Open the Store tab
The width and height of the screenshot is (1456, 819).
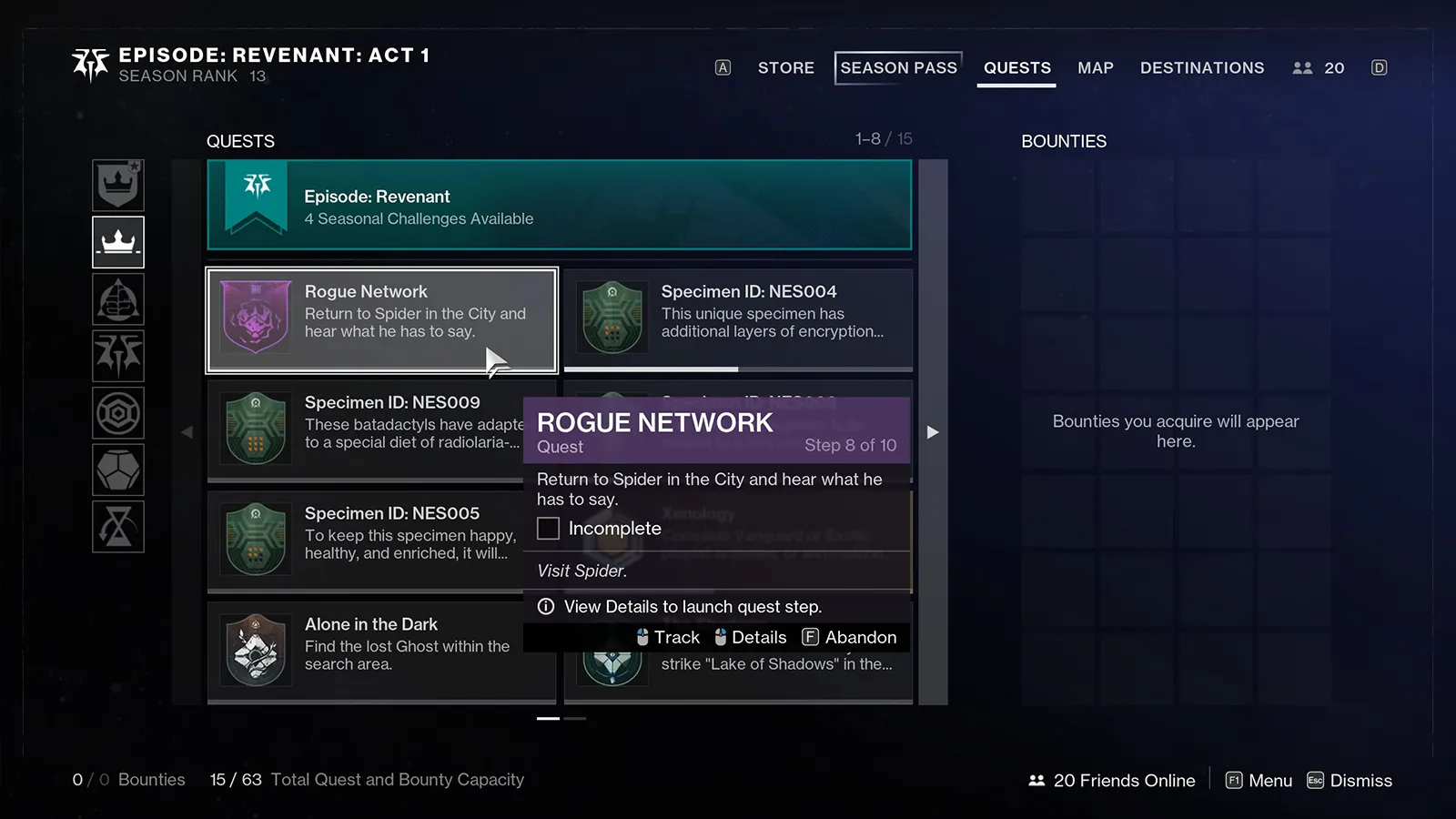point(785,67)
